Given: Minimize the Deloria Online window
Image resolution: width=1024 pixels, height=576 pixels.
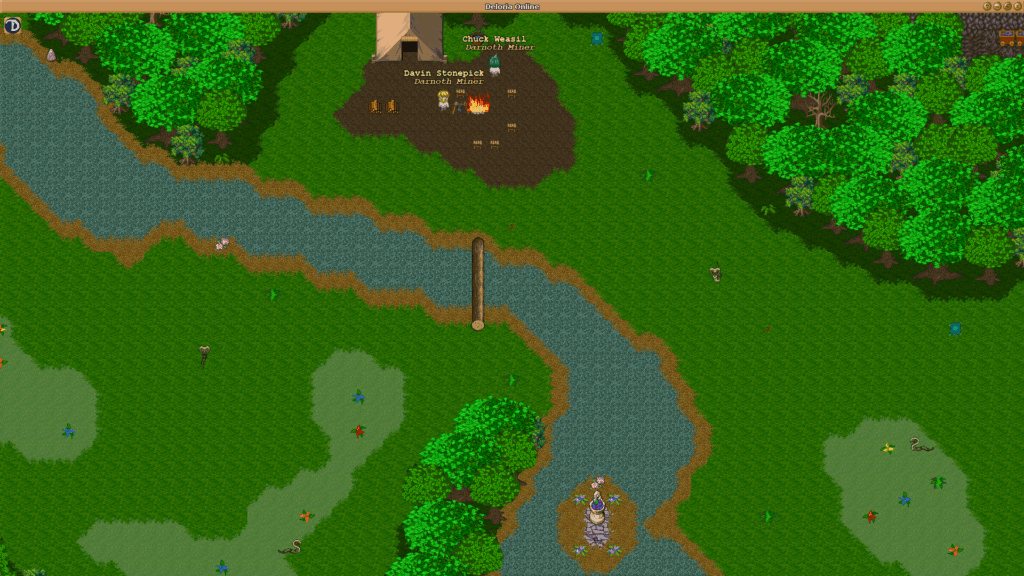Looking at the screenshot, I should pos(997,6).
